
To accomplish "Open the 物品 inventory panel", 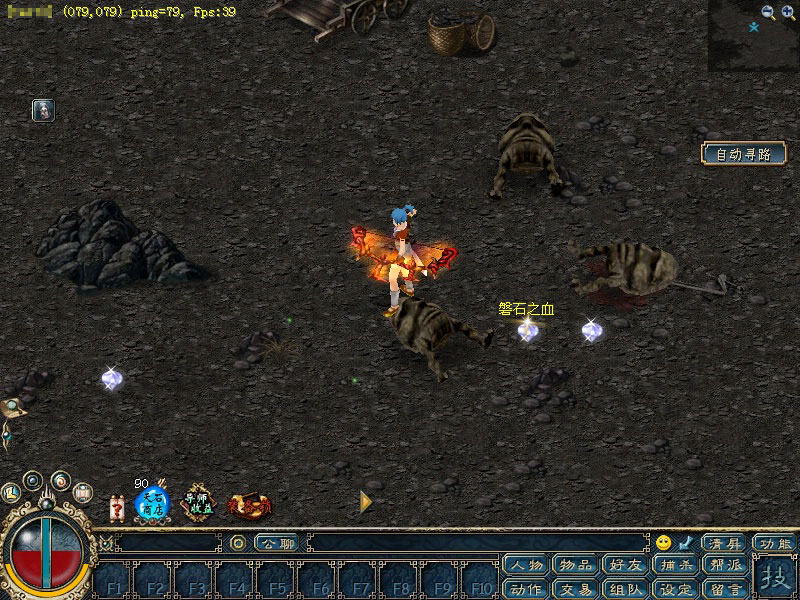I will [576, 566].
